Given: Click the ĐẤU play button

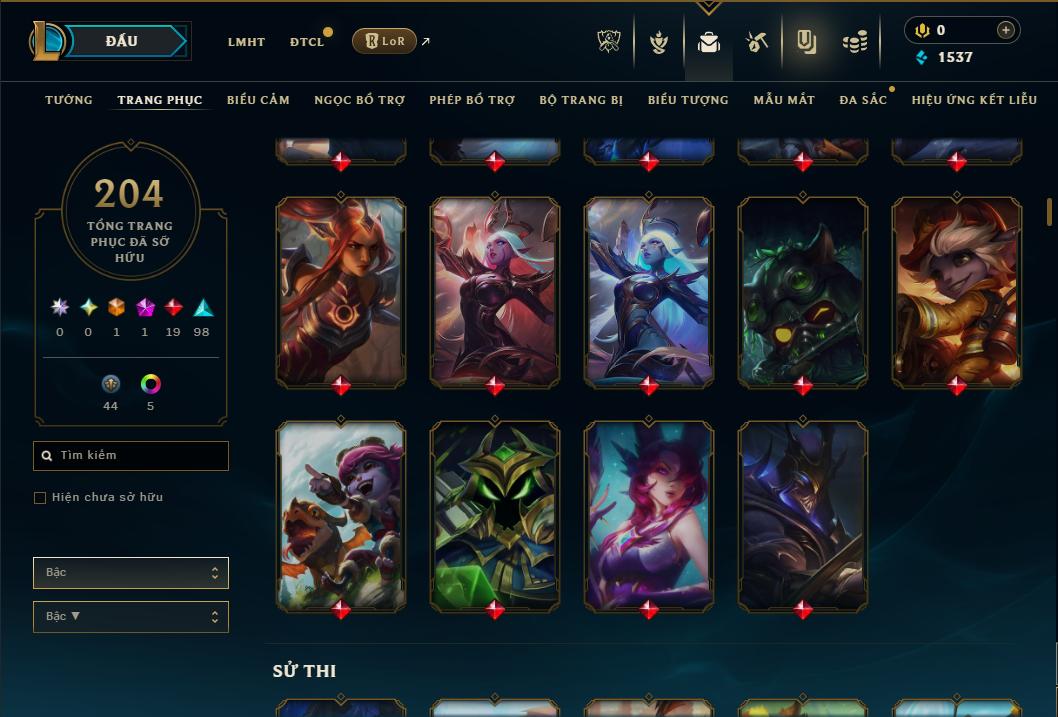Looking at the screenshot, I should click(122, 41).
